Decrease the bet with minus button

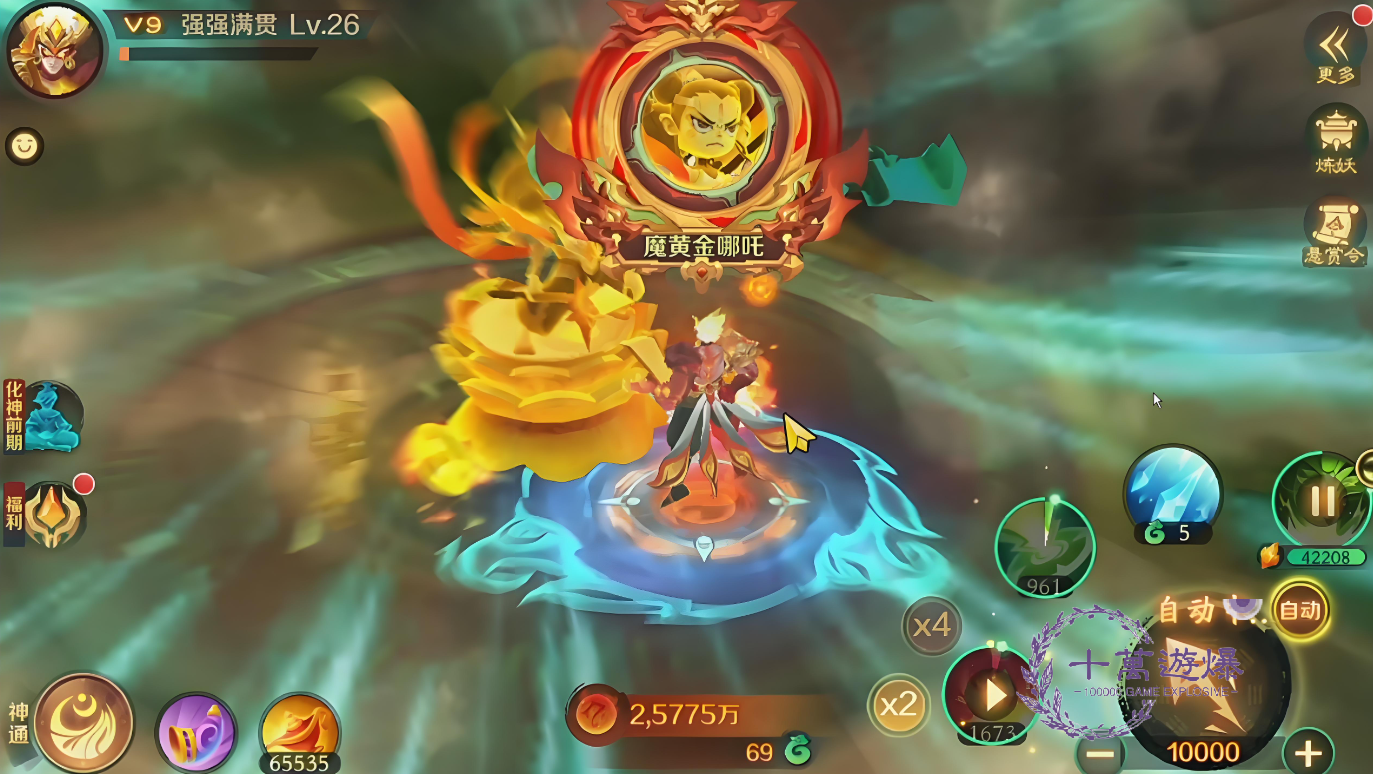coord(1100,753)
